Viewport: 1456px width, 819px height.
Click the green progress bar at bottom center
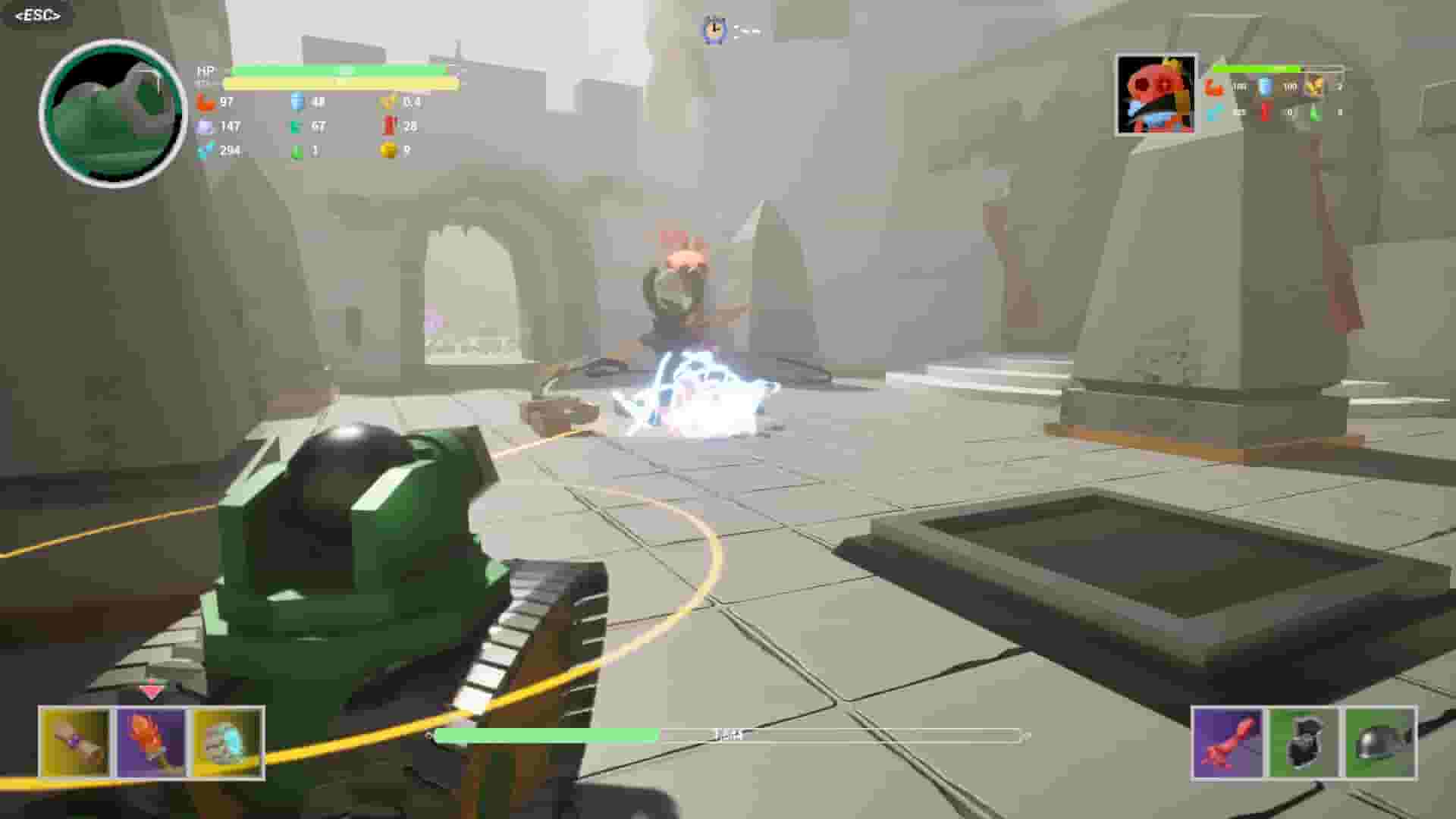pos(546,734)
